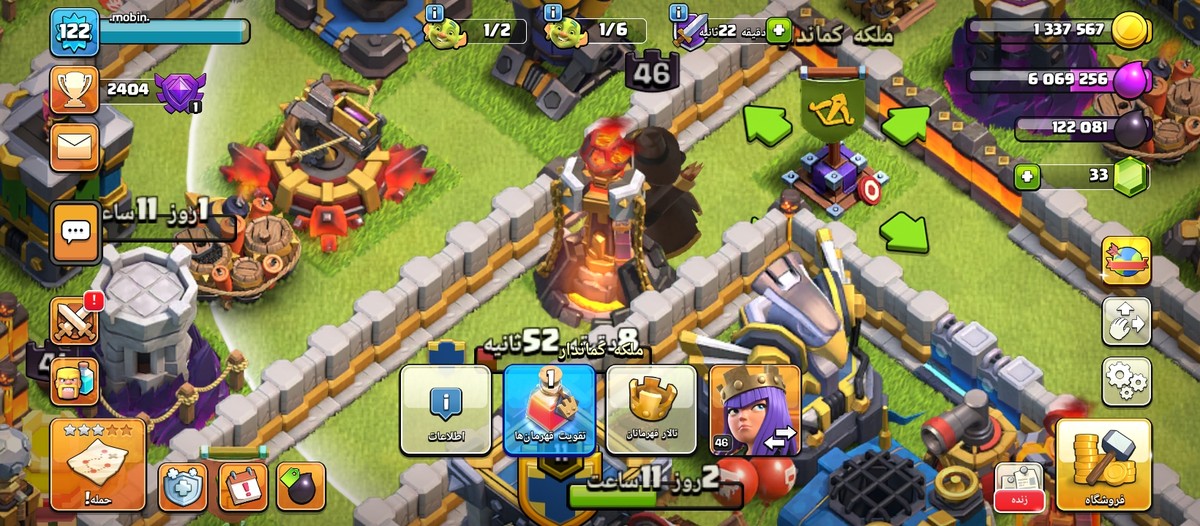This screenshot has height=526, width=1200.
Task: Activate the boost heroes (تقویت قهرمان‌ها) button
Action: (x=549, y=410)
